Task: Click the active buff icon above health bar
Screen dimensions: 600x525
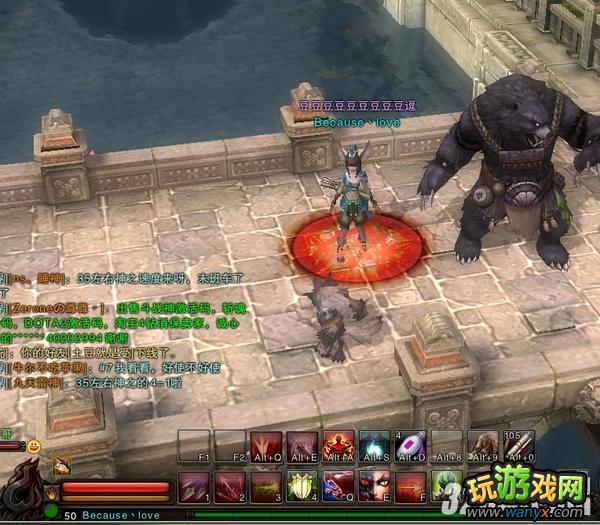Action: (x=61, y=463)
